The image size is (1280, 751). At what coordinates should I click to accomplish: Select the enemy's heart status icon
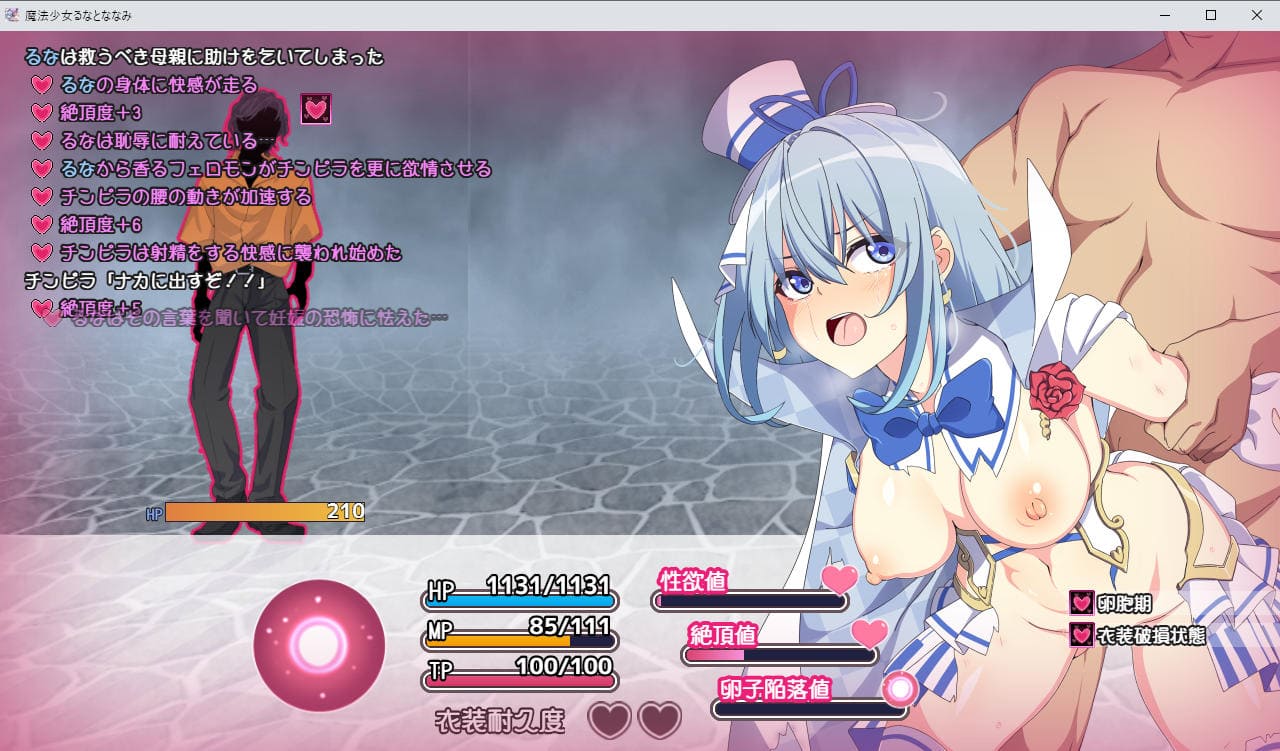[x=316, y=110]
